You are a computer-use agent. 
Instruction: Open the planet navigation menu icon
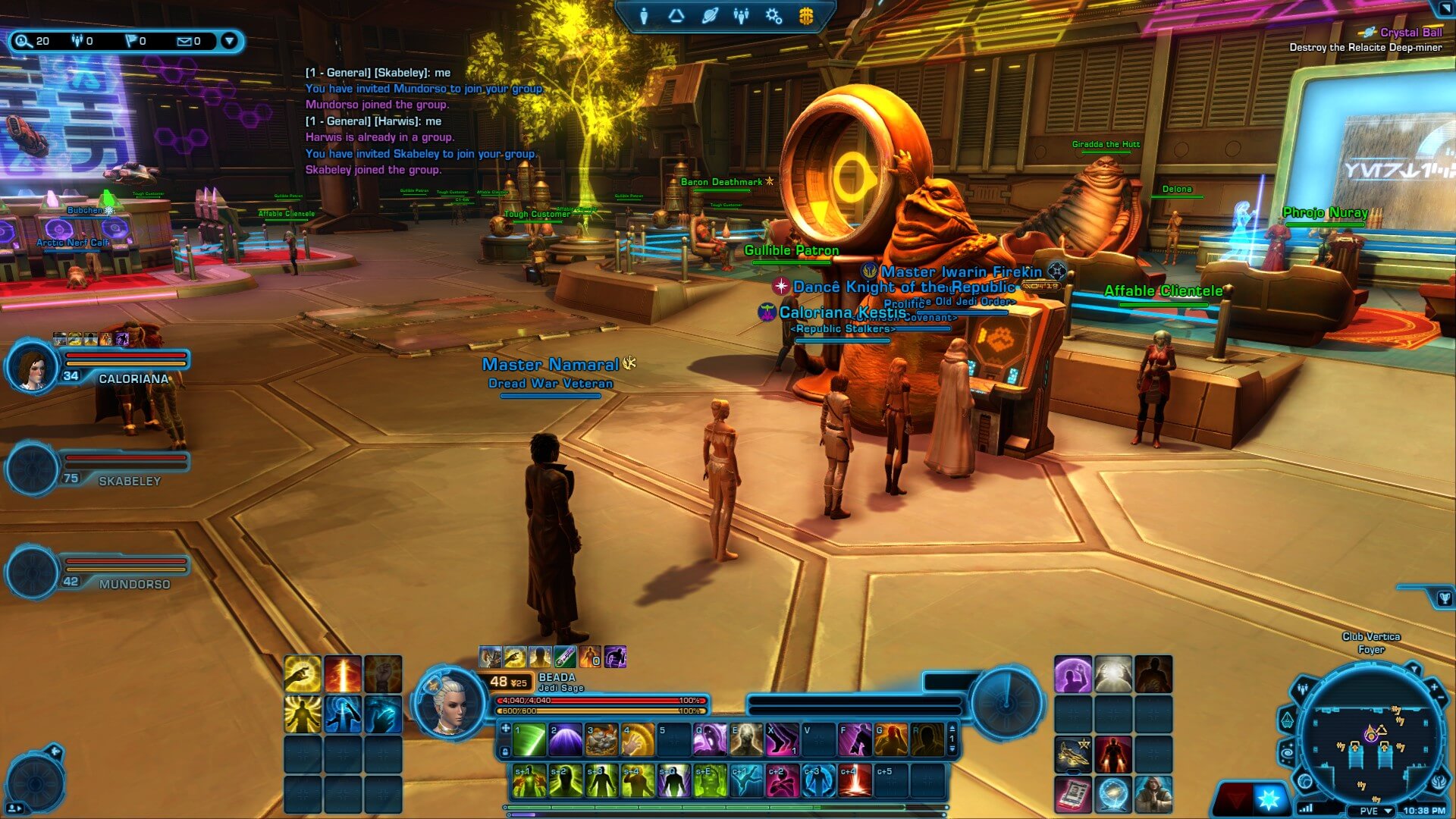(x=710, y=16)
